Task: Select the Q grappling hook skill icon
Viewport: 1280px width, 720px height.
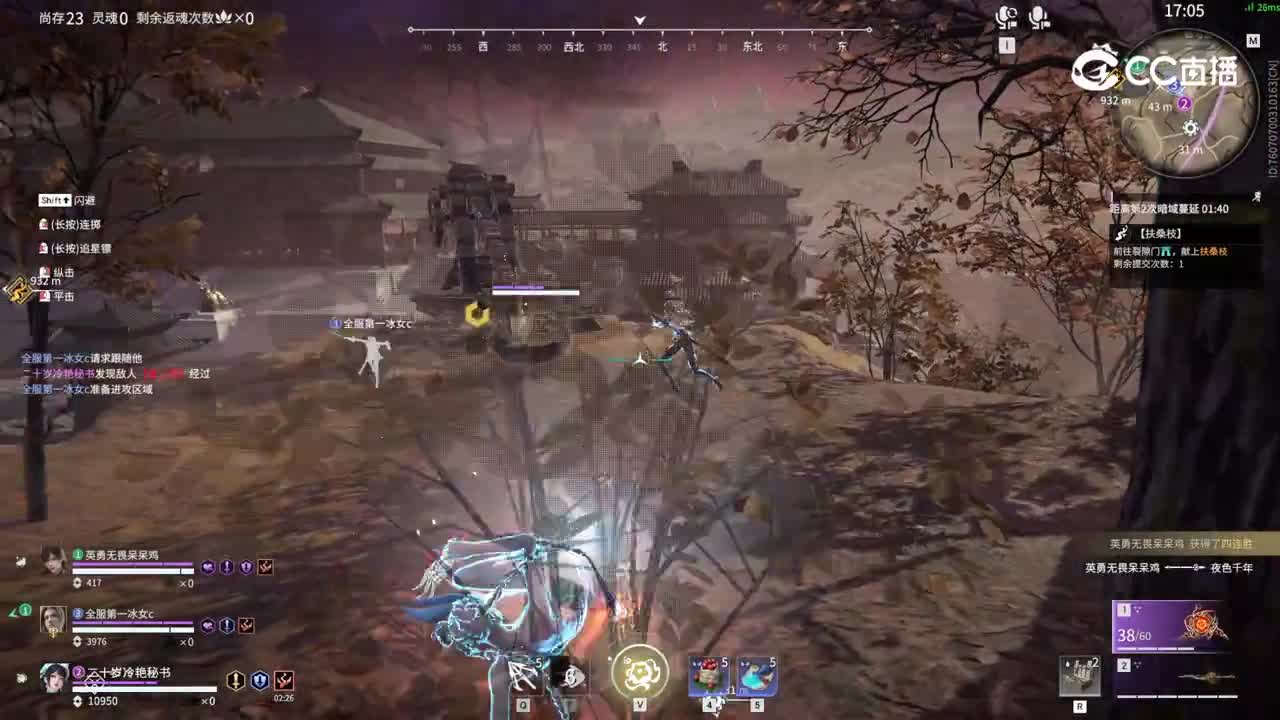Action: 522,677
